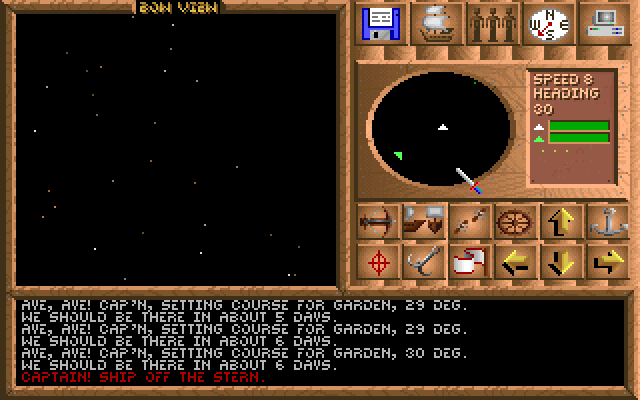Screen dimensions: 640x400
Task: Open the crew figures panel
Action: [x=493, y=24]
